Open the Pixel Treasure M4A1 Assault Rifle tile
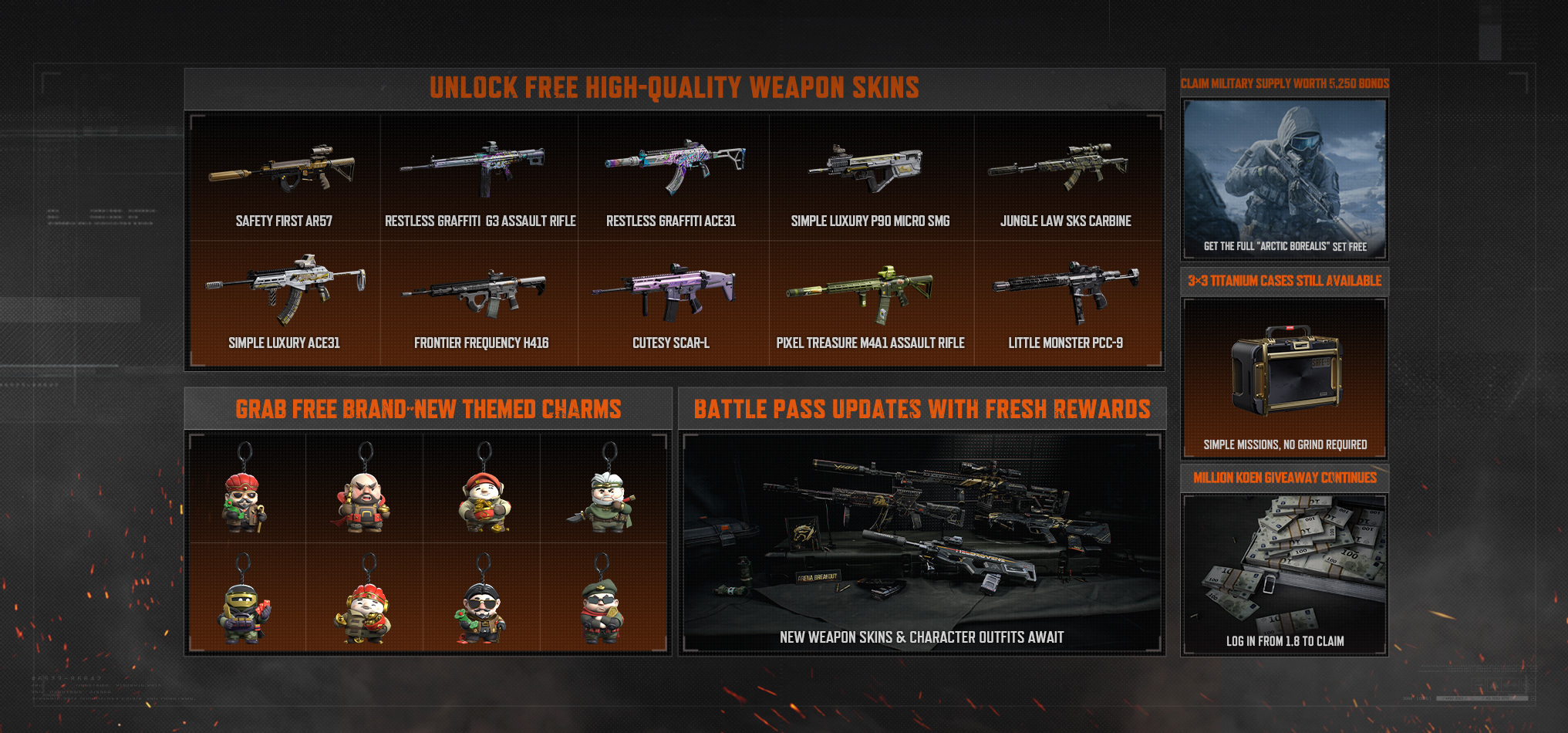 click(870, 301)
